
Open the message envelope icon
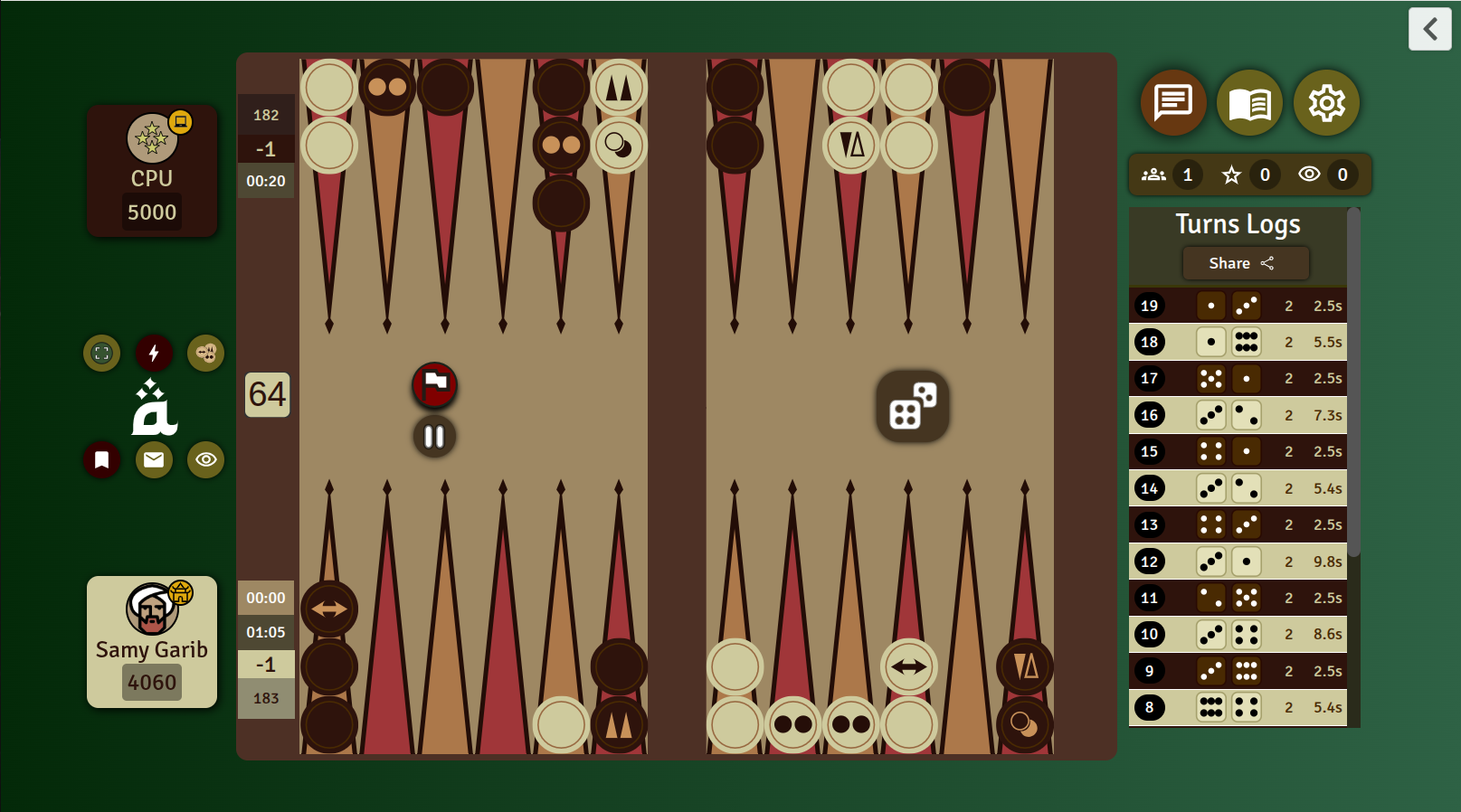click(x=154, y=459)
